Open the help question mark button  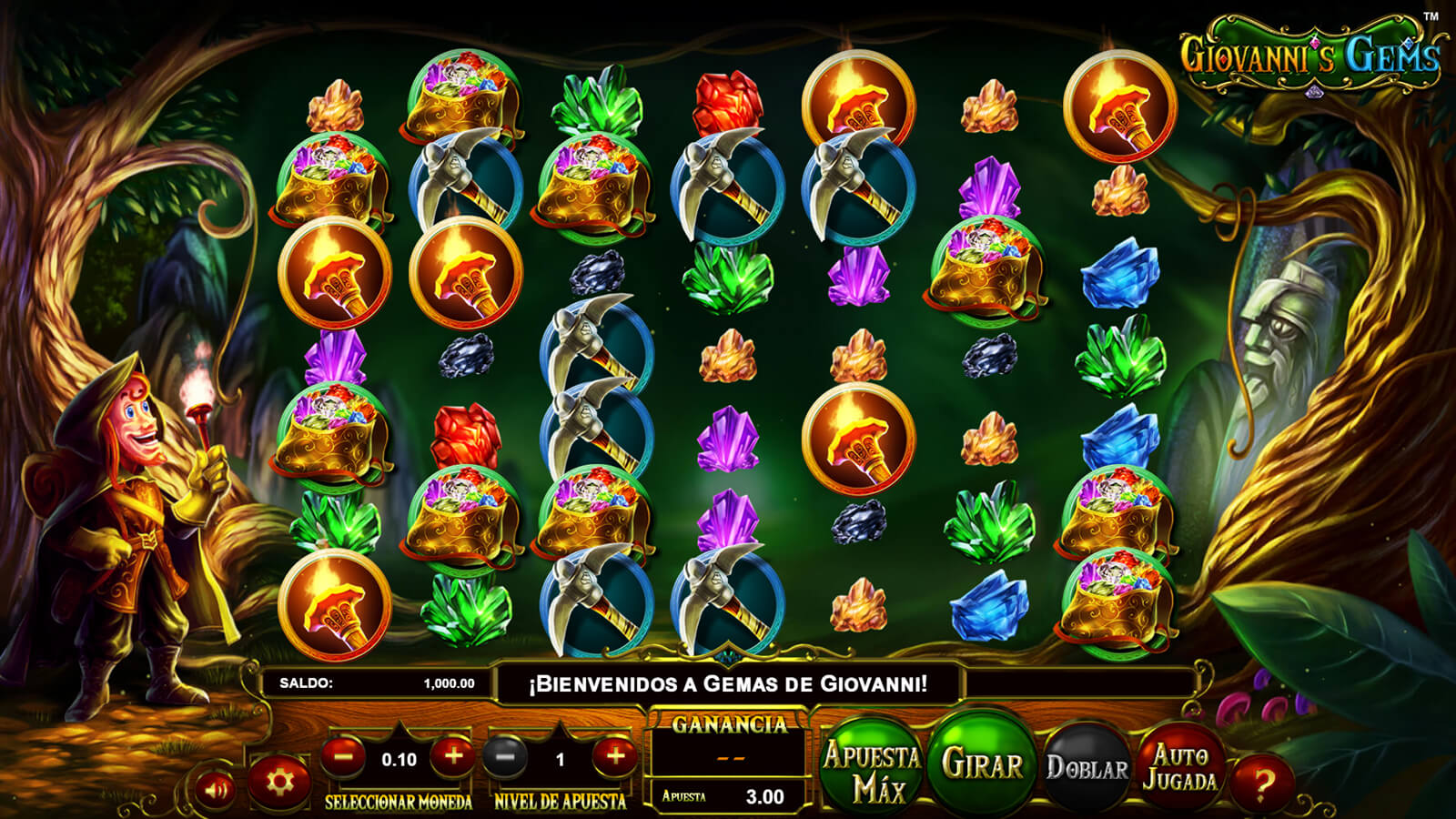point(1261,782)
